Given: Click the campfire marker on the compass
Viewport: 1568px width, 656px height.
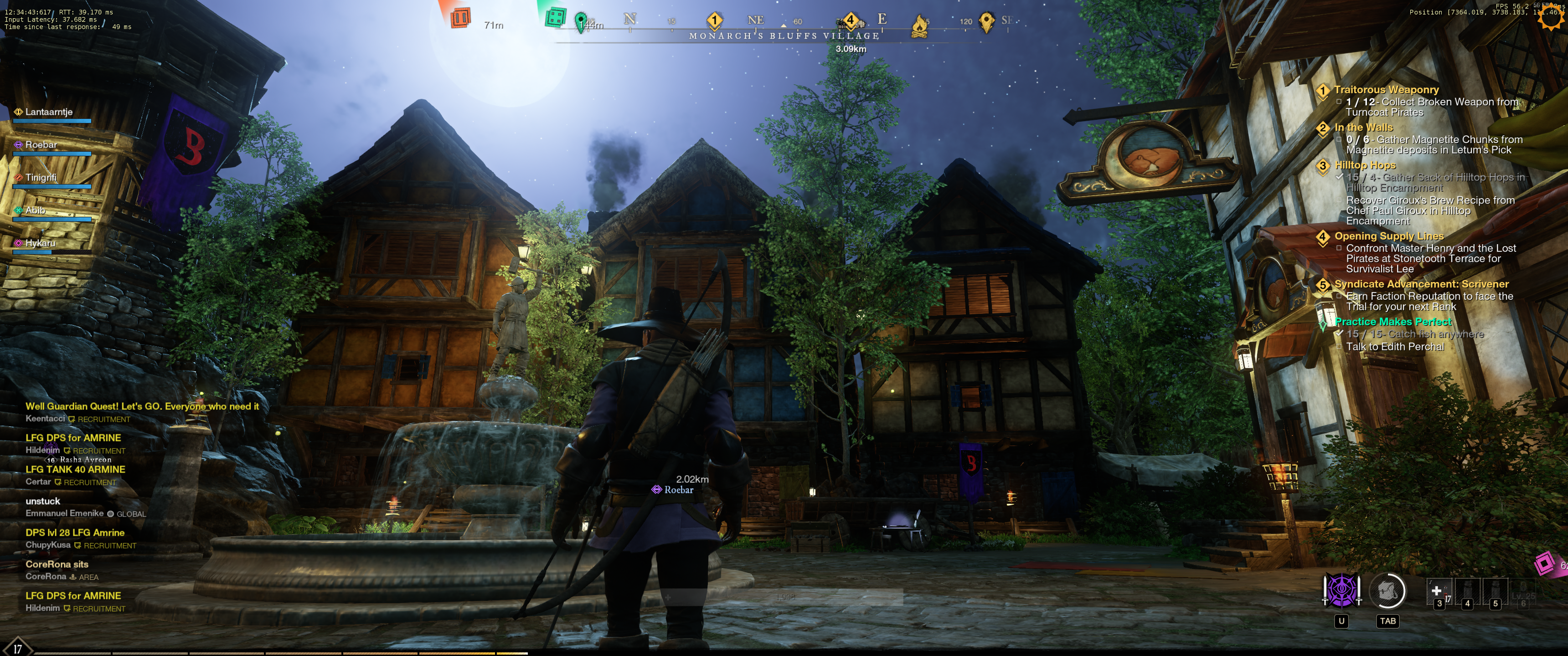Looking at the screenshot, I should [918, 26].
